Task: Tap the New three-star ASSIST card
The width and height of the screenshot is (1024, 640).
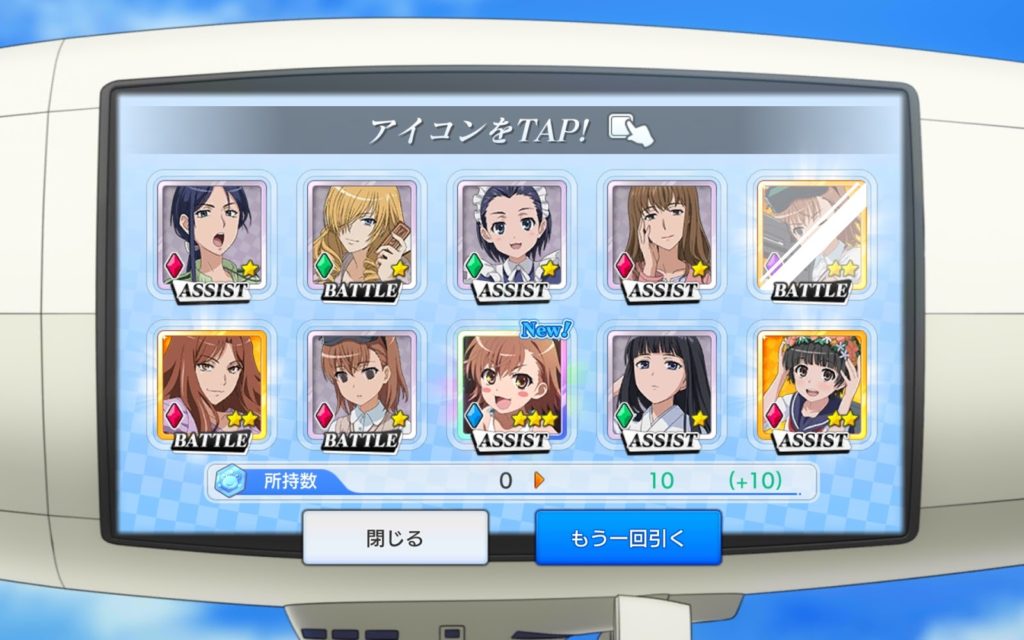Action: click(x=512, y=387)
